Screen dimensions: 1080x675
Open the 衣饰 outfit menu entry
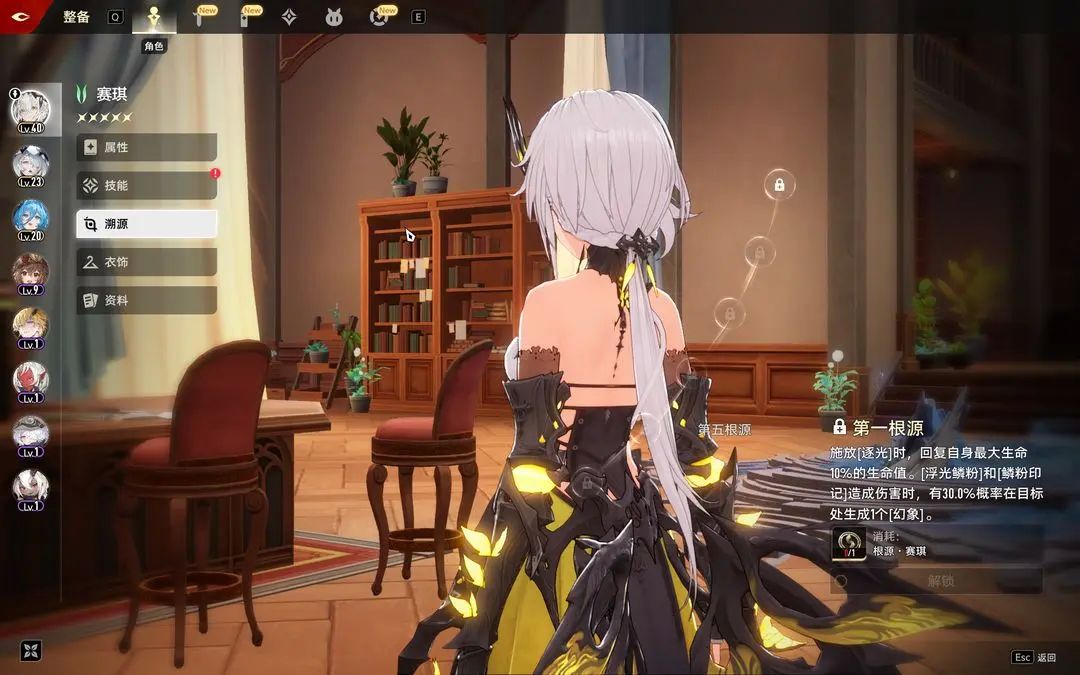[146, 262]
